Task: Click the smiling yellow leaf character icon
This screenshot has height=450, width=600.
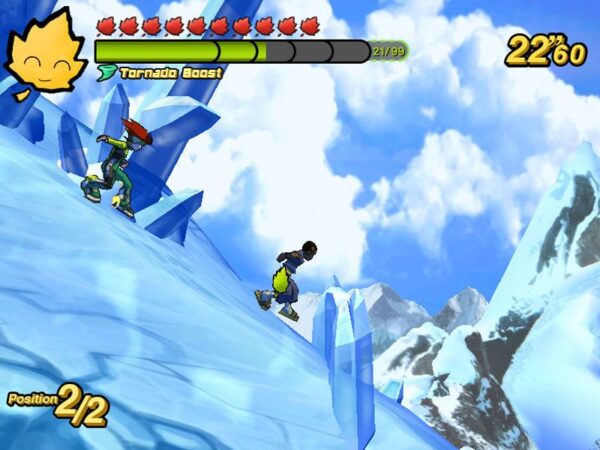Action: tap(46, 55)
